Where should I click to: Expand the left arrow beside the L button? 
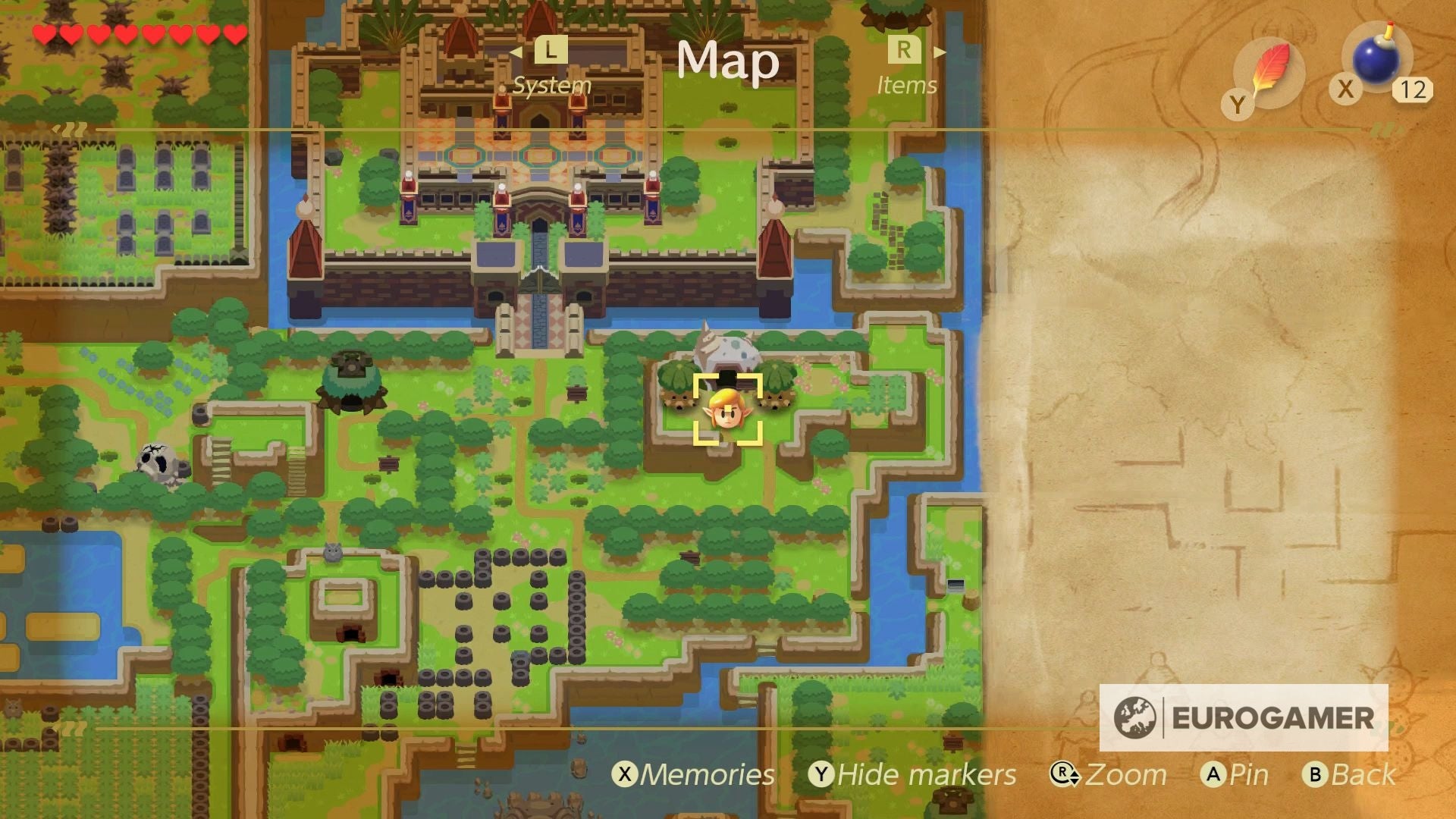coord(519,50)
